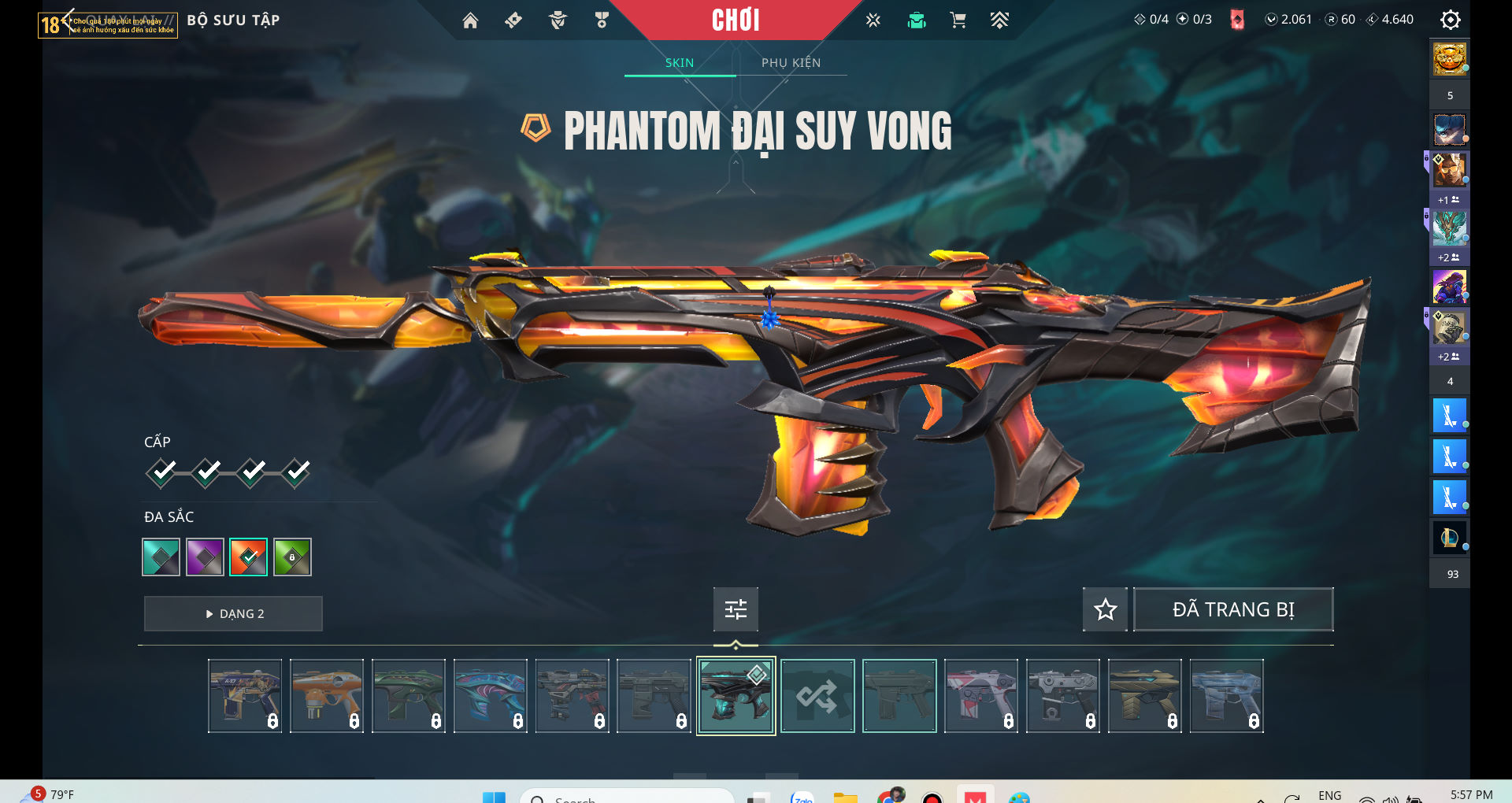This screenshot has width=1512, height=803.
Task: Open the store cart icon
Action: coord(958,20)
